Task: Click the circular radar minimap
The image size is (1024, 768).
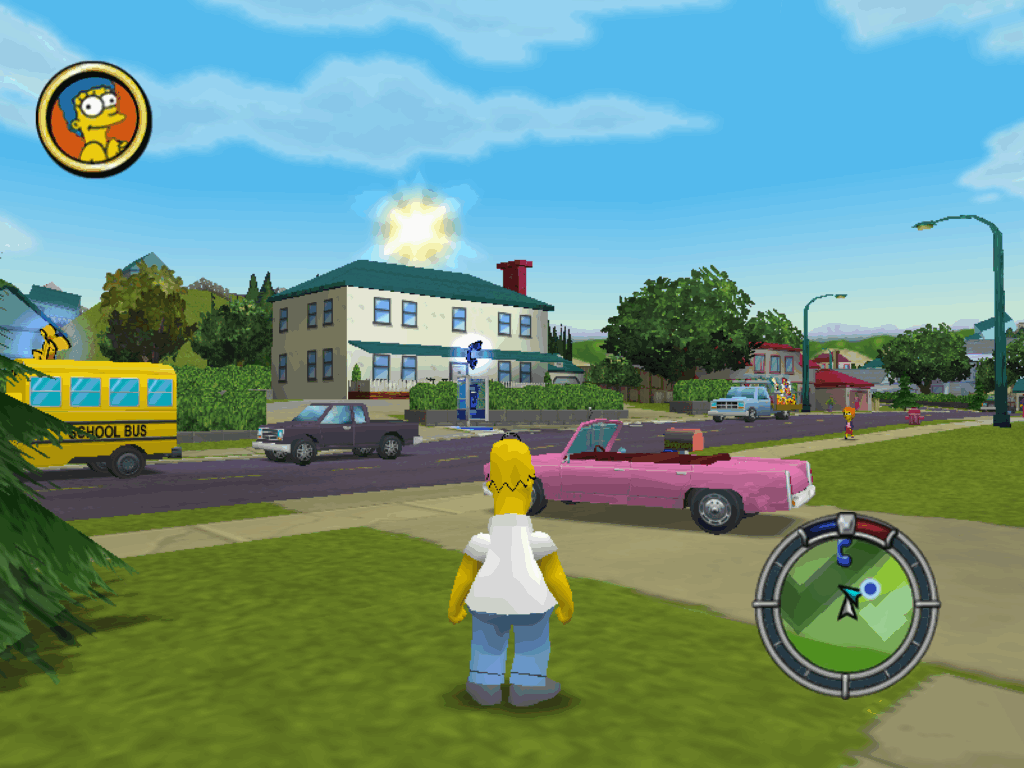Action: pos(846,603)
